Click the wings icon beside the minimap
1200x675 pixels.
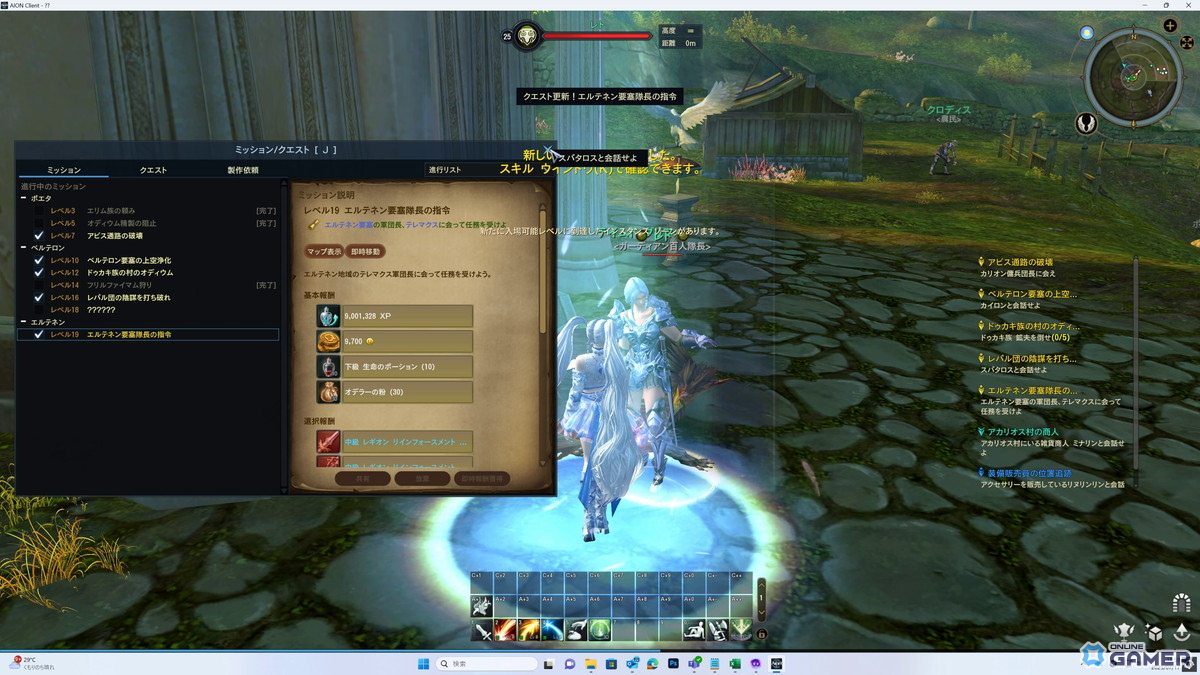(1088, 124)
